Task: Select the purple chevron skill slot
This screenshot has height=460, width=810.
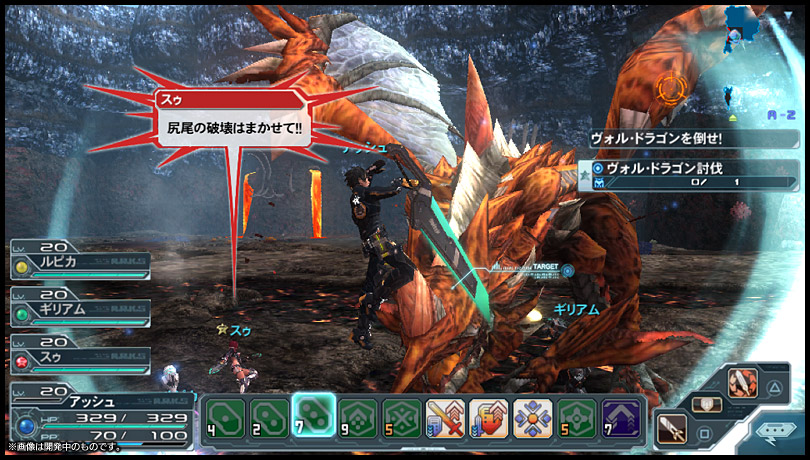Action: (620, 417)
